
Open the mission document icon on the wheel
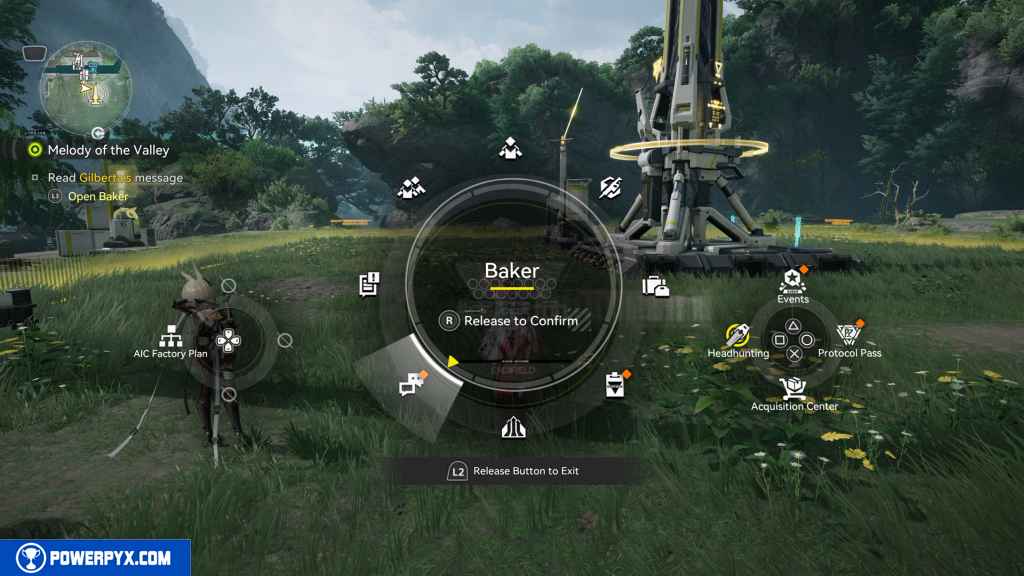click(369, 284)
